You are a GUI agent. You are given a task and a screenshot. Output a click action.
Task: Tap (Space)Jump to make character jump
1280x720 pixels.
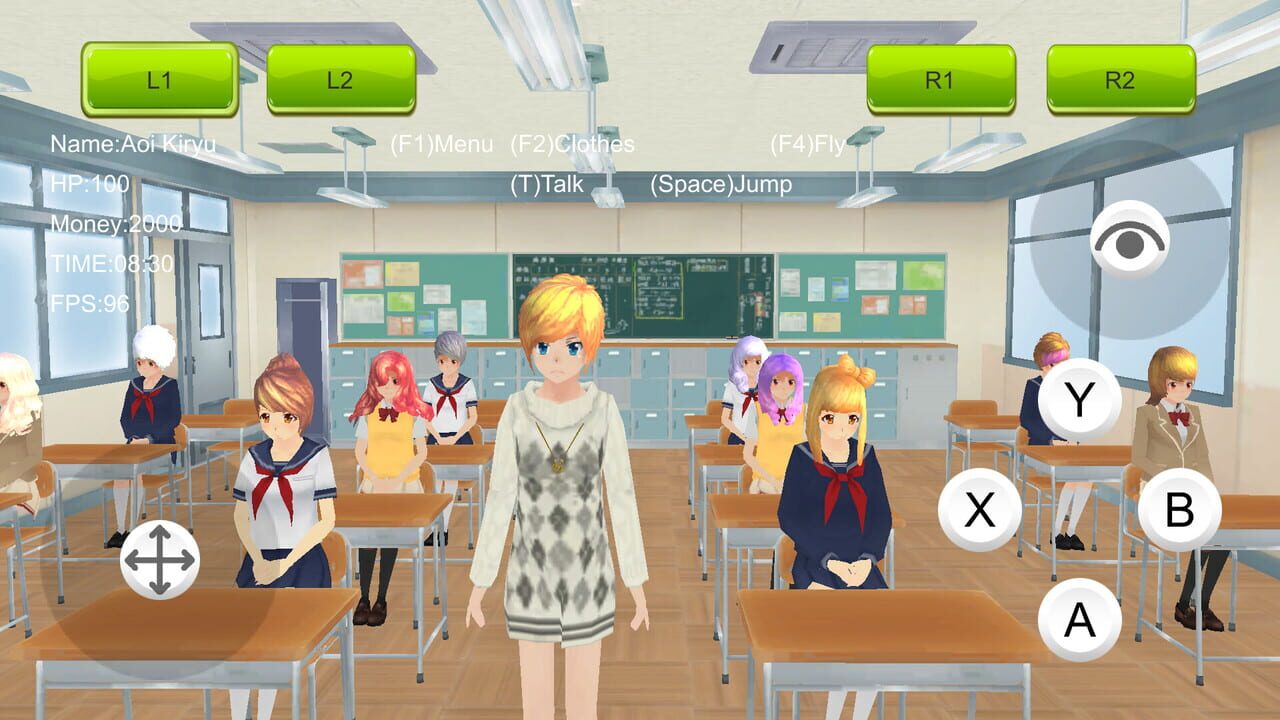pos(721,184)
